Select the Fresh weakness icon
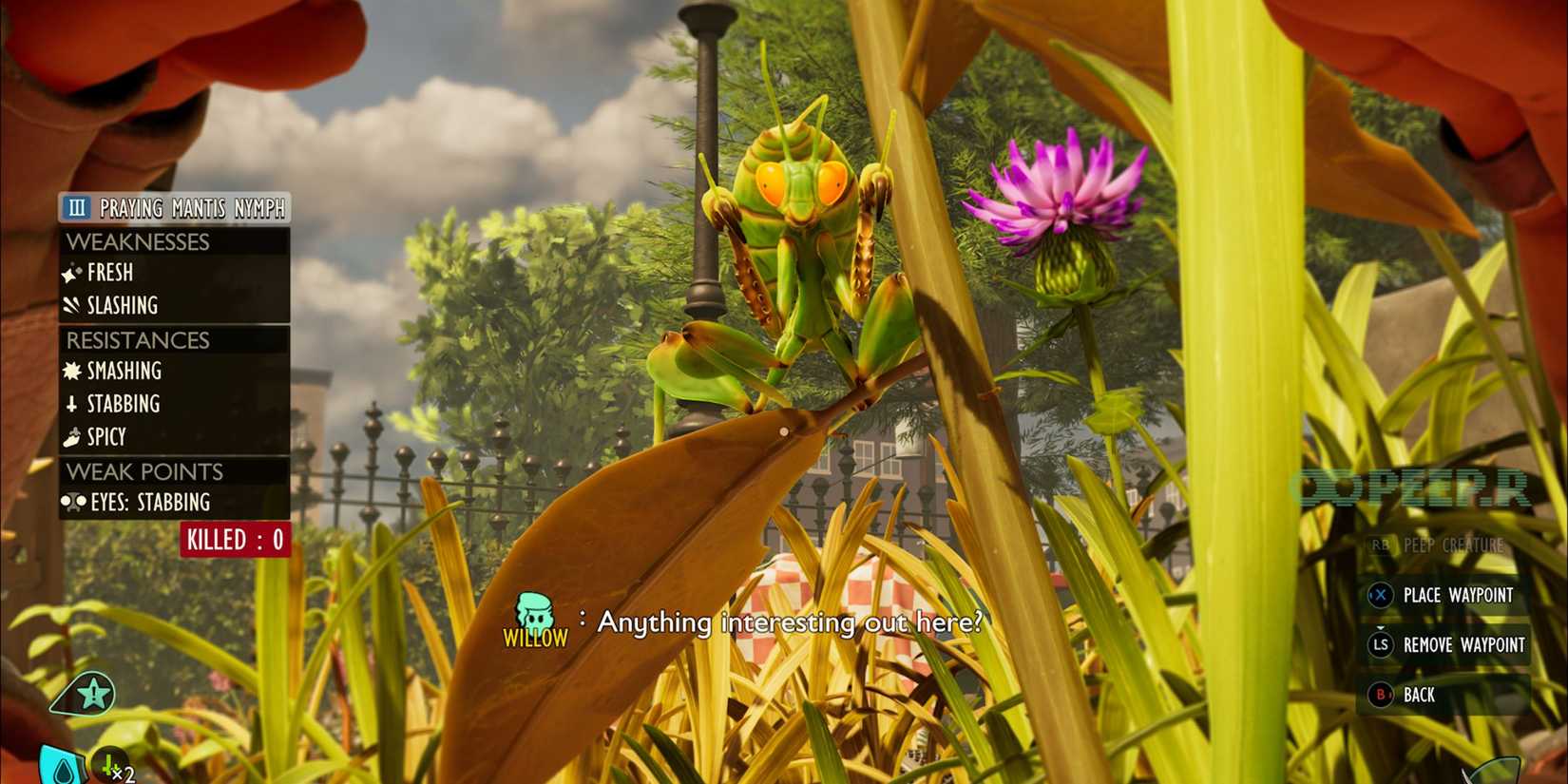 click(73, 273)
